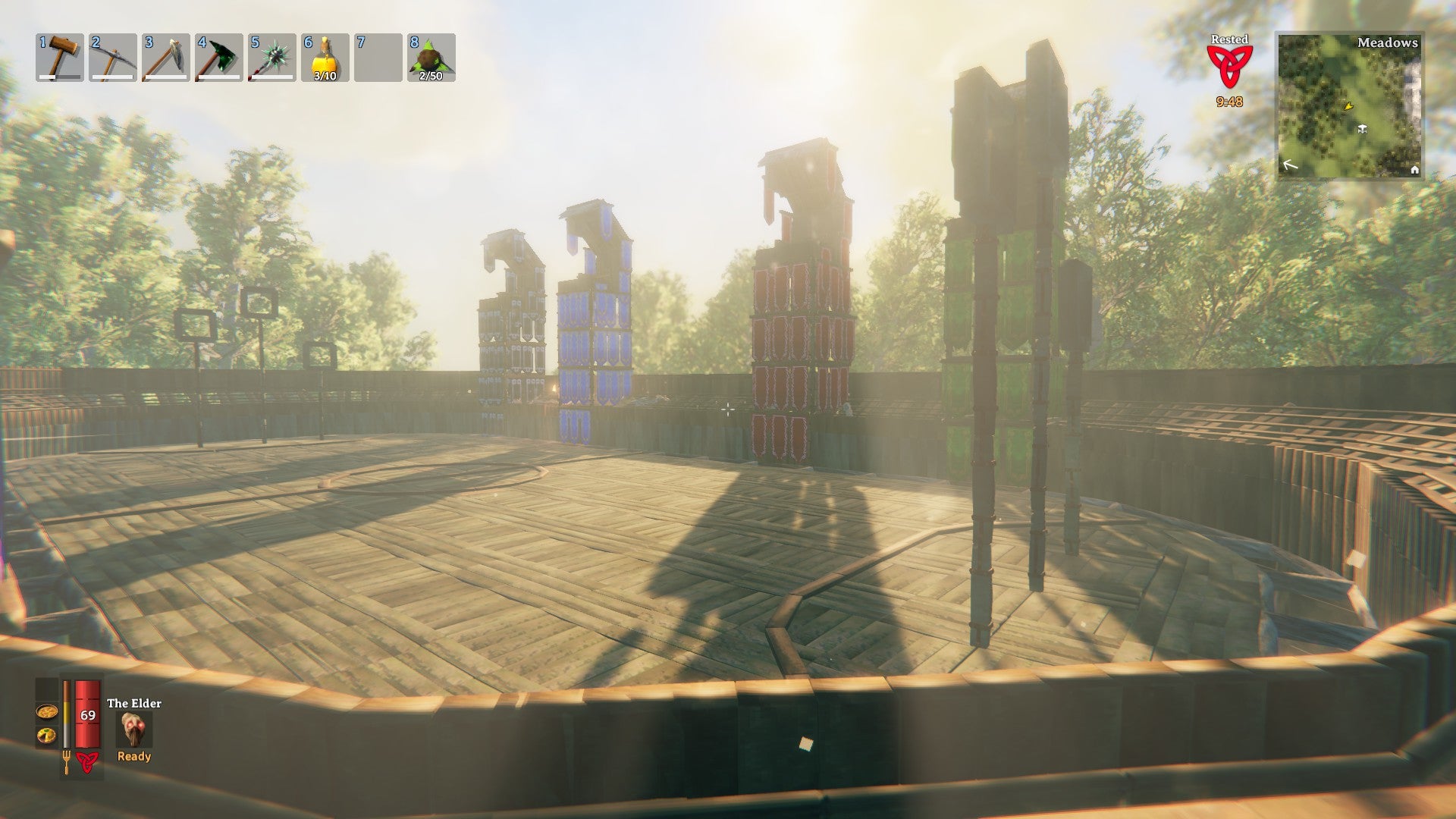Click the soup bowl food icon
Image resolution: width=1456 pixels, height=819 pixels.
(46, 712)
